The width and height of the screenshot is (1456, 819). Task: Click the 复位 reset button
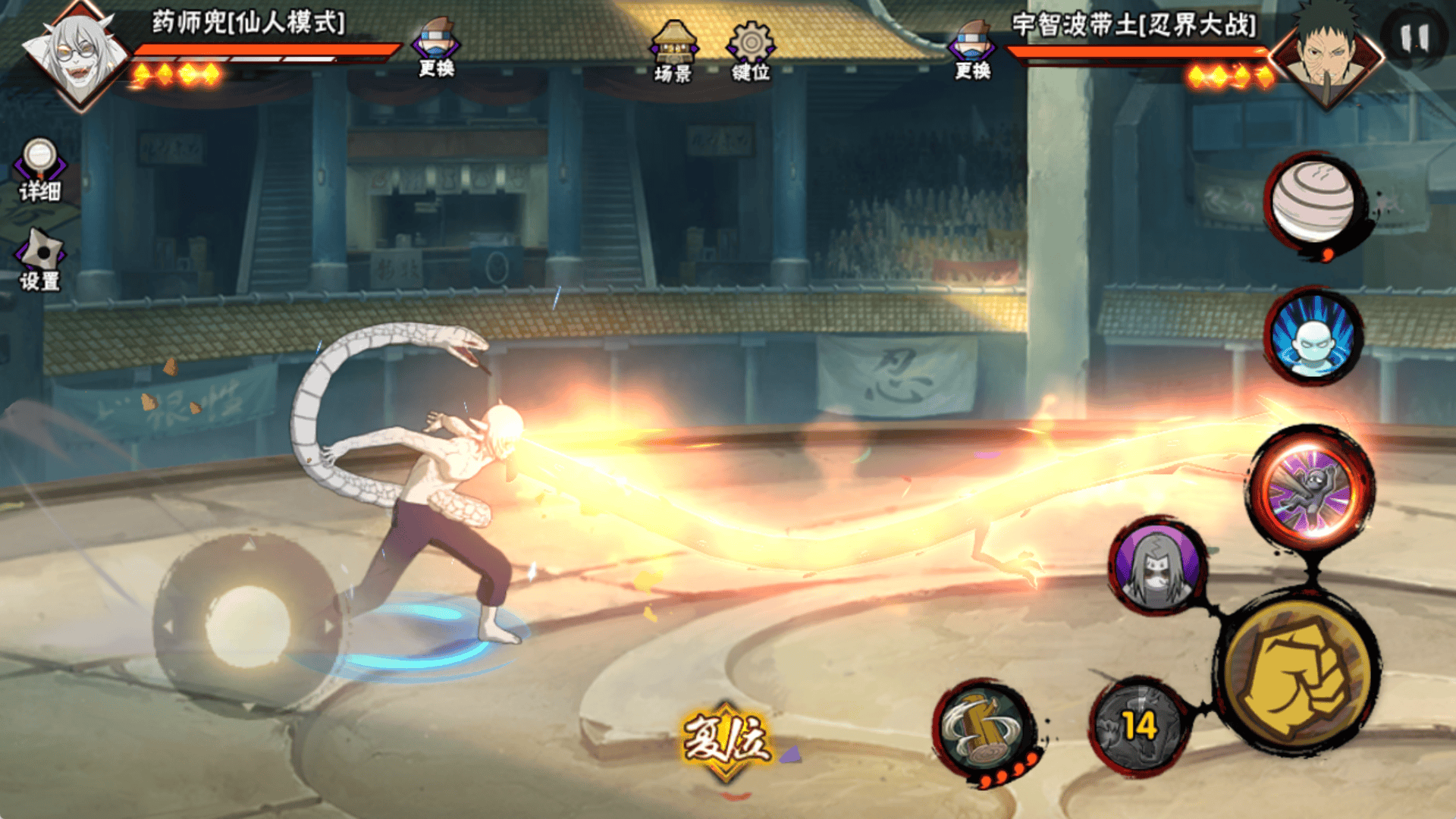[726, 739]
